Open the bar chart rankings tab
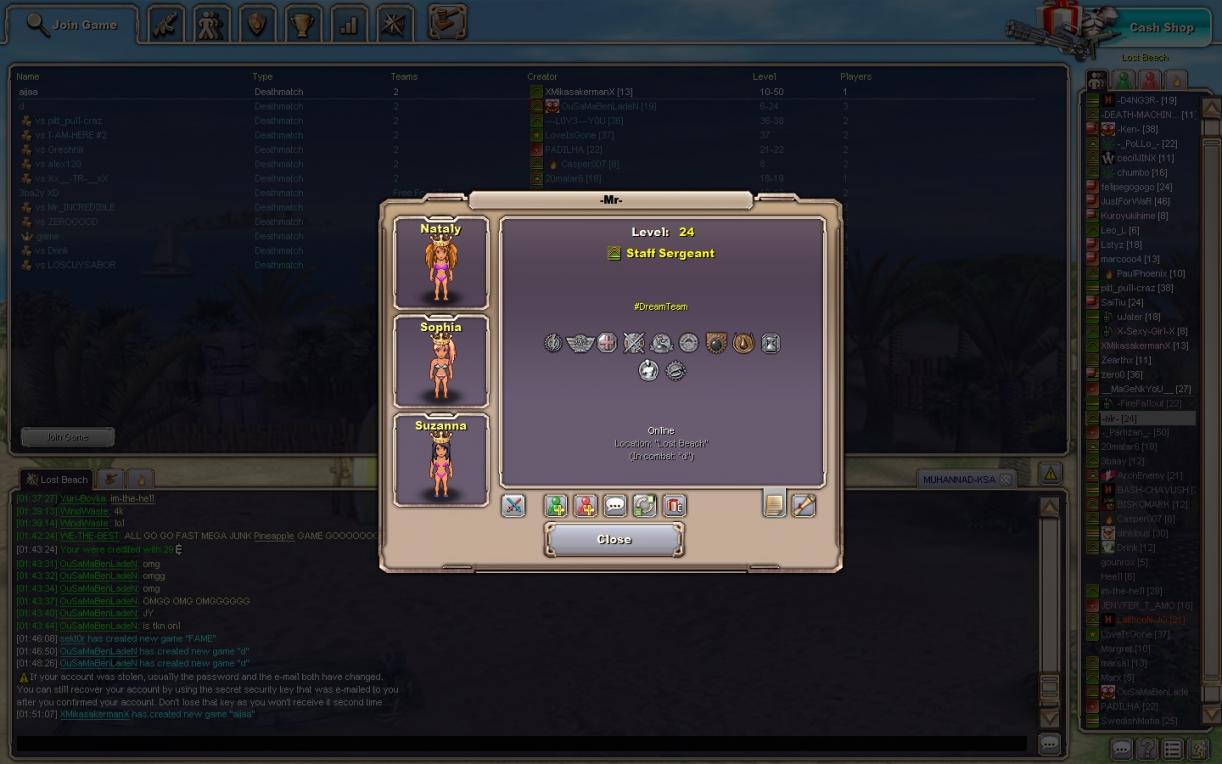This screenshot has width=1222, height=764. tap(349, 25)
